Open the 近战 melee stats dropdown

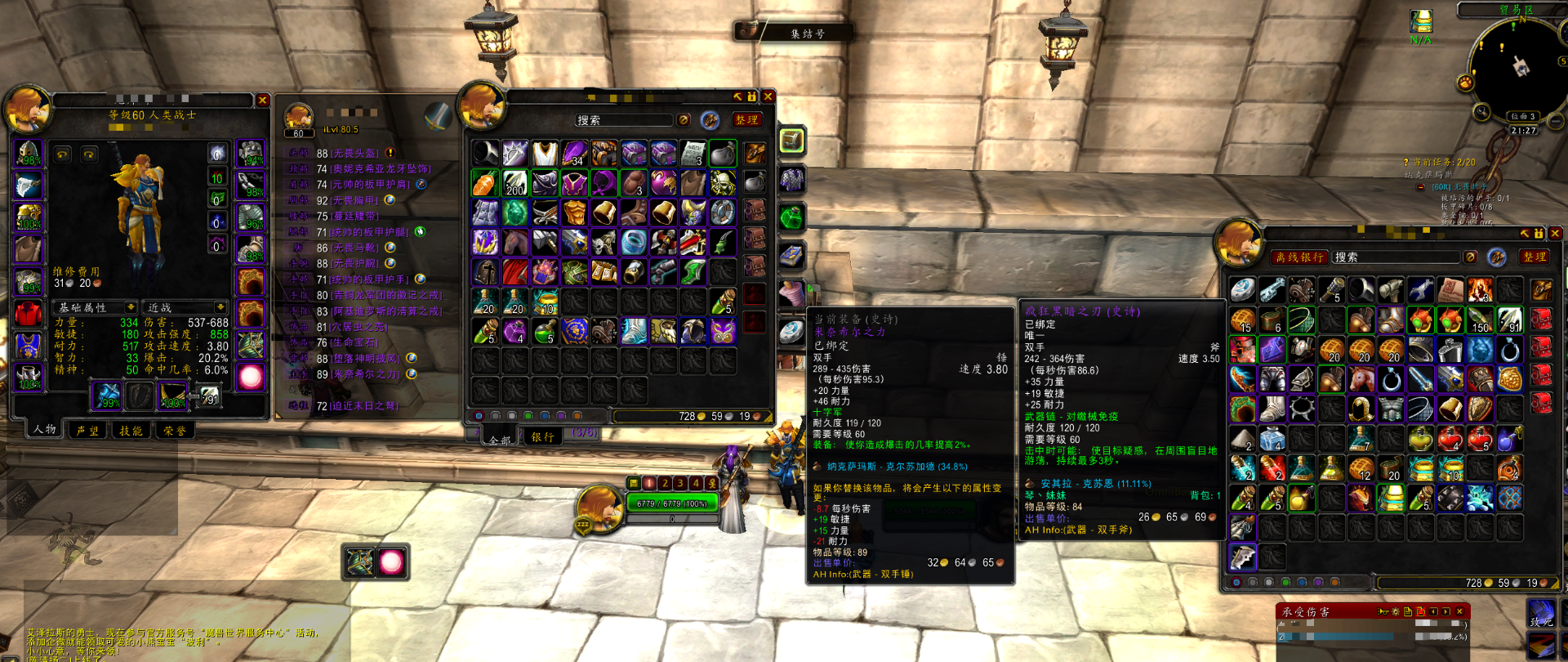pos(183,308)
